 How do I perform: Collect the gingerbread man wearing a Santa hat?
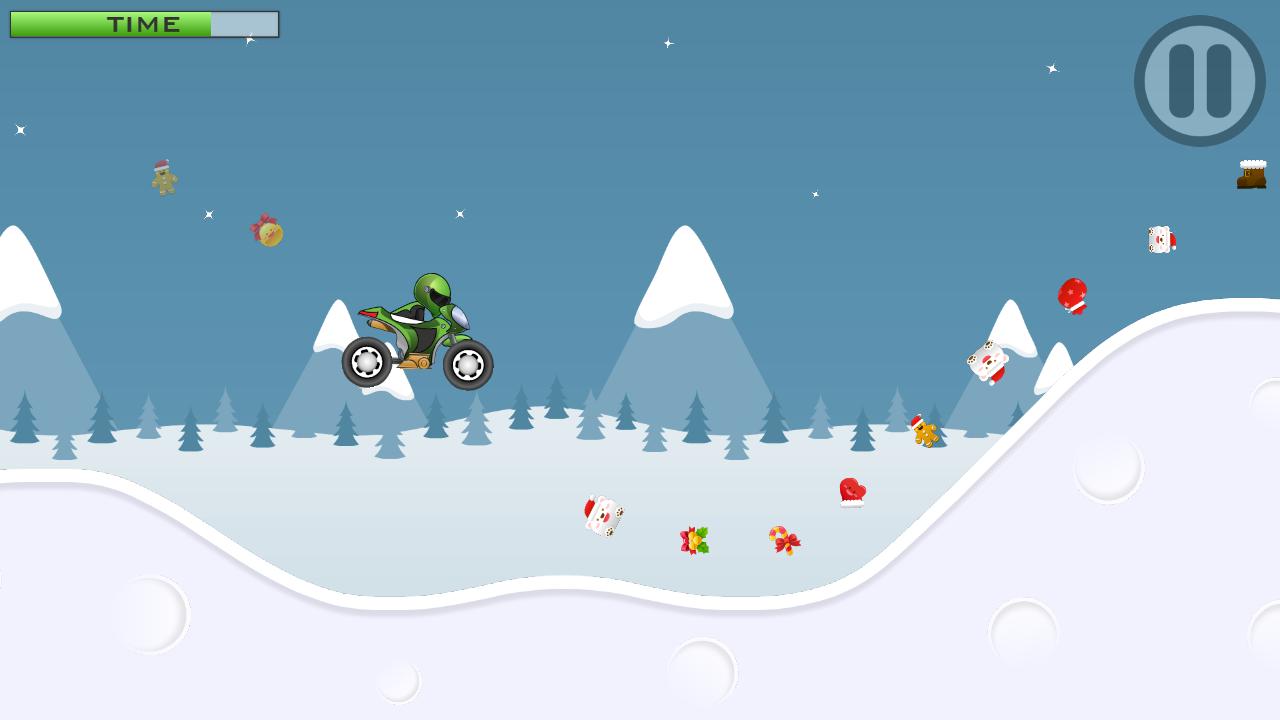click(x=163, y=178)
